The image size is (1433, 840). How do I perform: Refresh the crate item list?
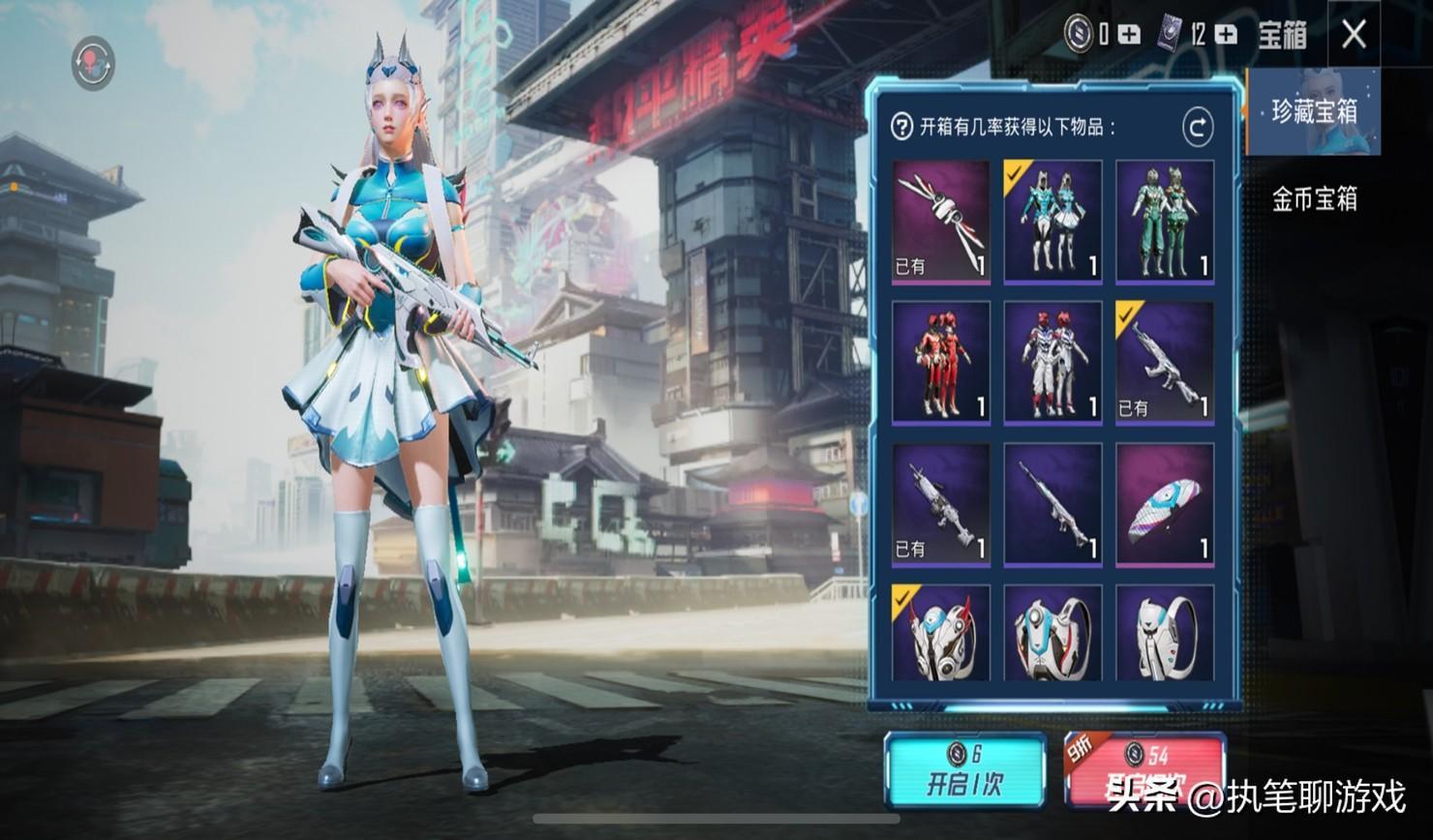click(1198, 127)
